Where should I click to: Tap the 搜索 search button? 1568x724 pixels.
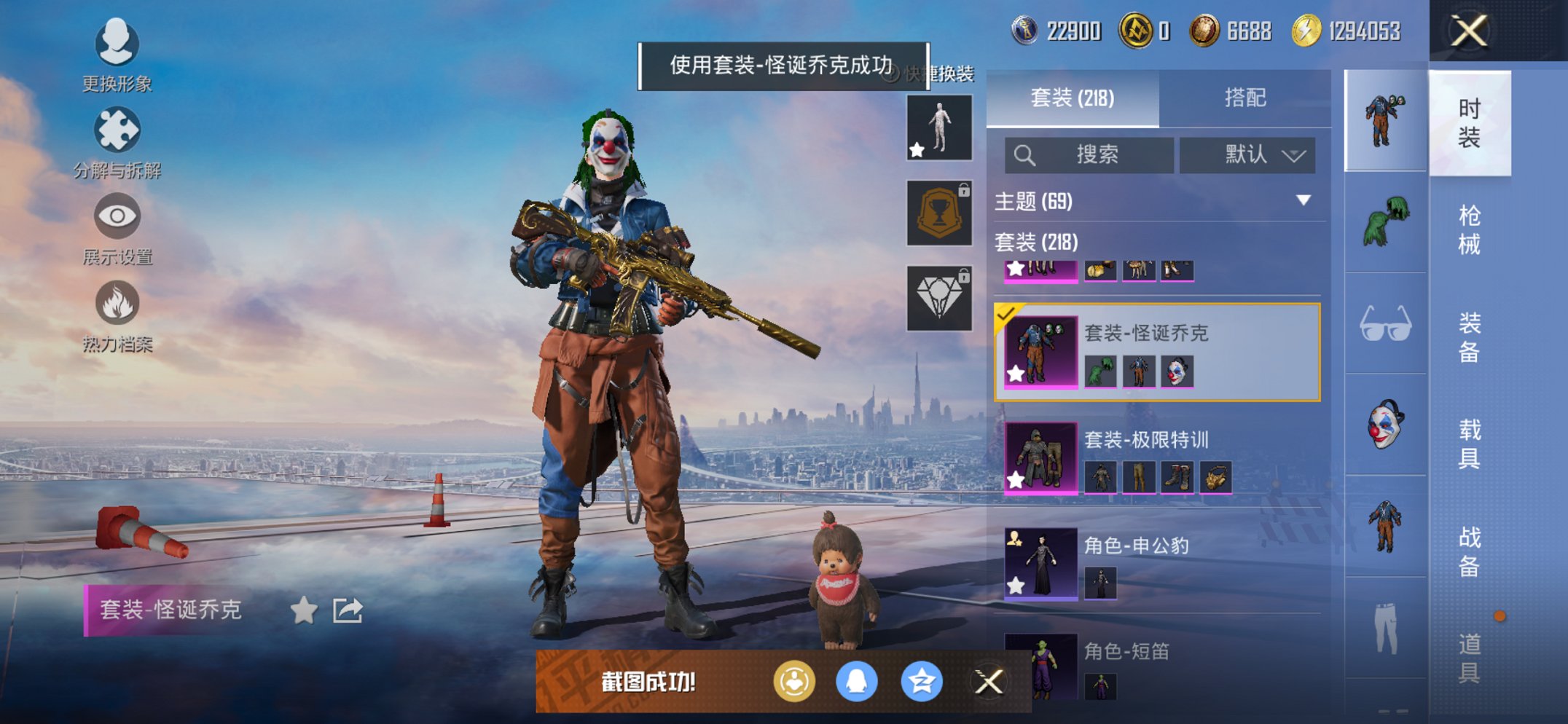[1093, 154]
